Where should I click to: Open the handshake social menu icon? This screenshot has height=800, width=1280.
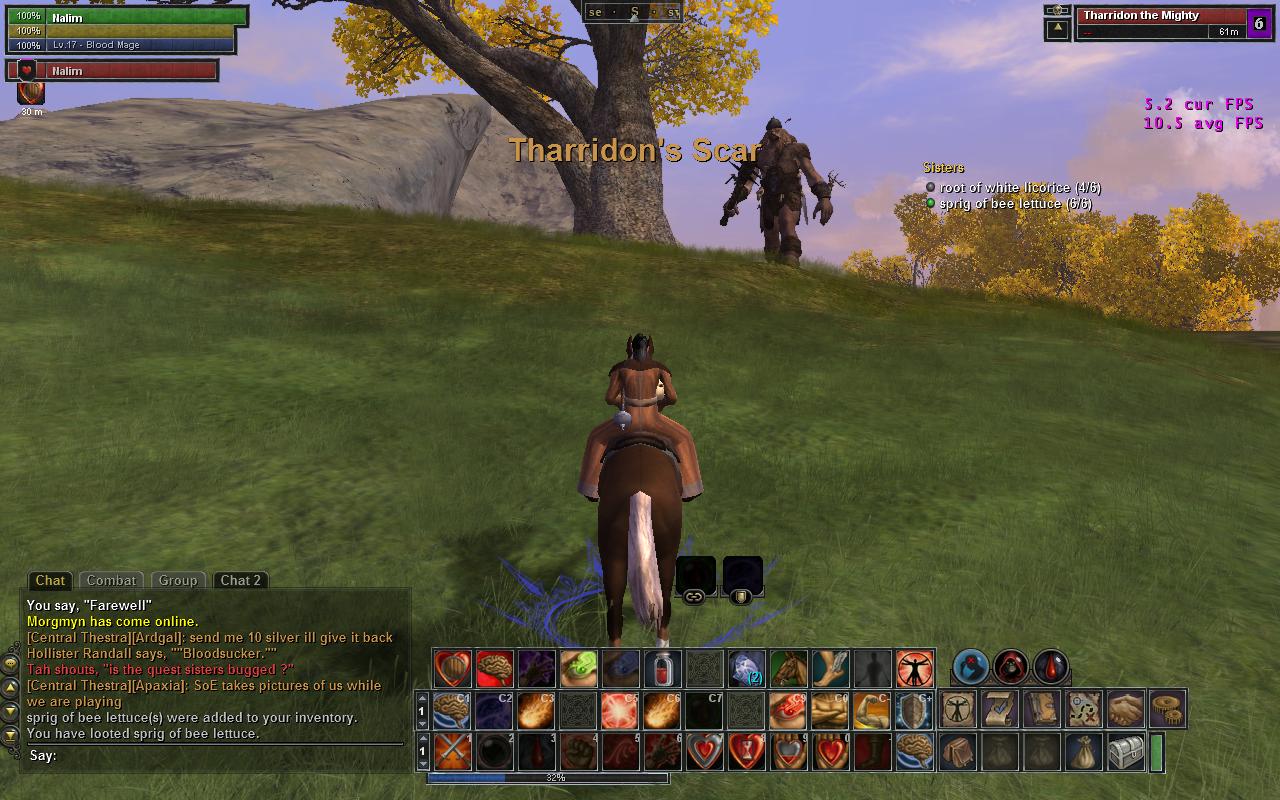pos(1126,709)
